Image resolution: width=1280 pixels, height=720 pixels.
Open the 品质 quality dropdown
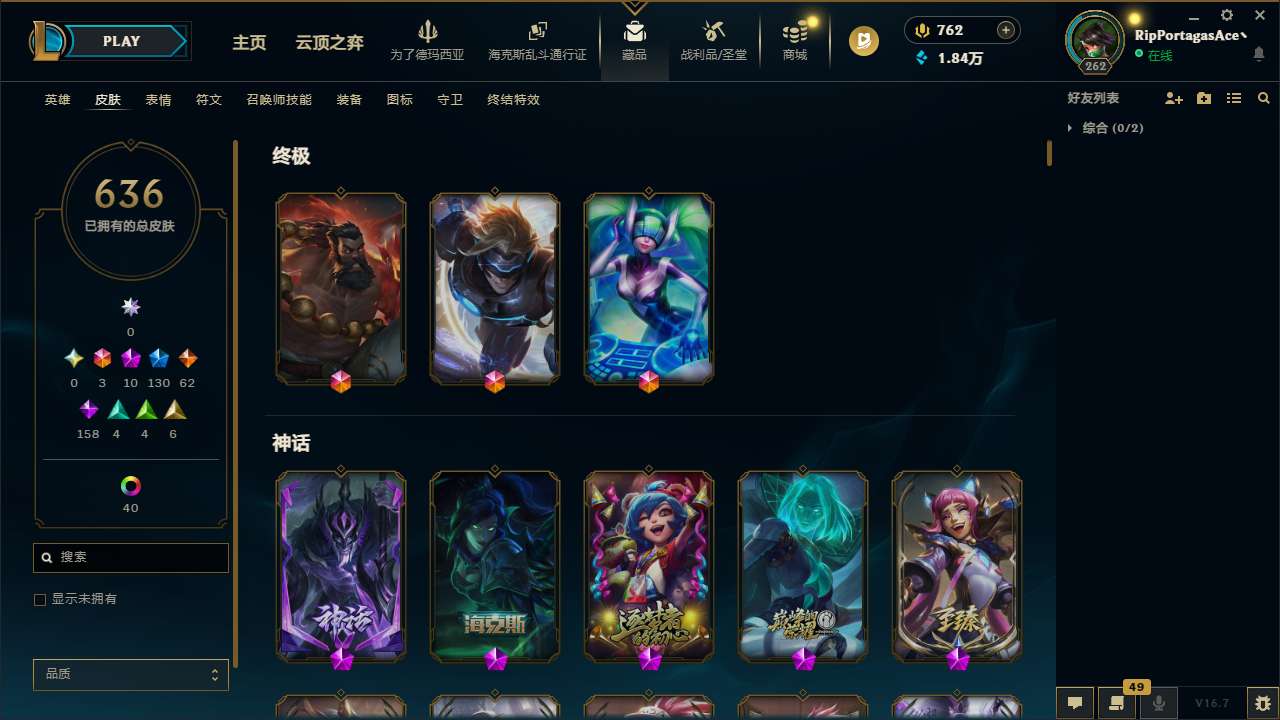click(x=130, y=674)
